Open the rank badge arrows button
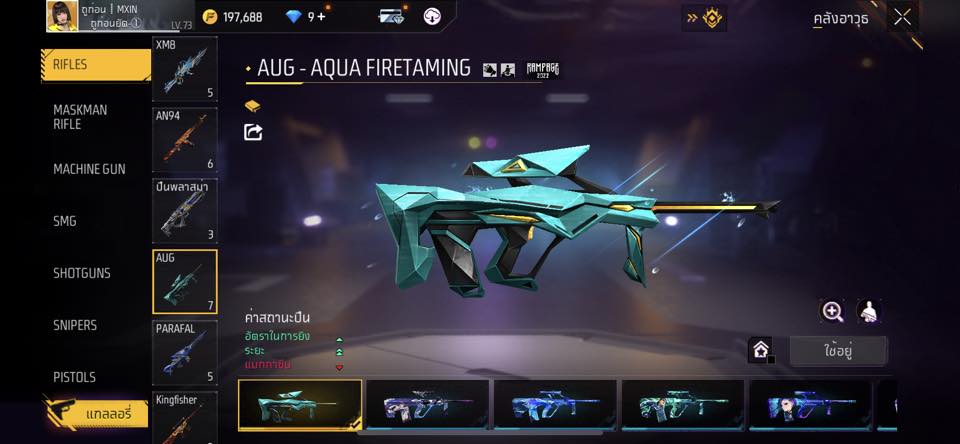The width and height of the screenshot is (960, 444). (704, 17)
